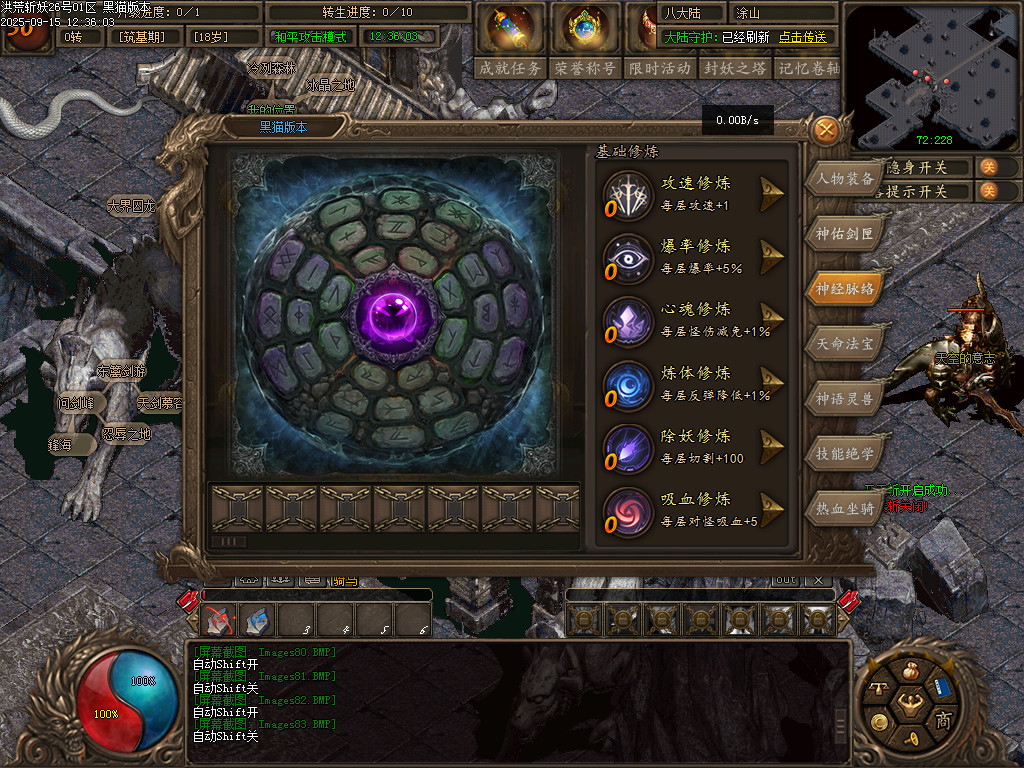Viewport: 1024px width, 768px height.
Task: Upgrade 吸血修炼 with the arrow button
Action: 771,510
